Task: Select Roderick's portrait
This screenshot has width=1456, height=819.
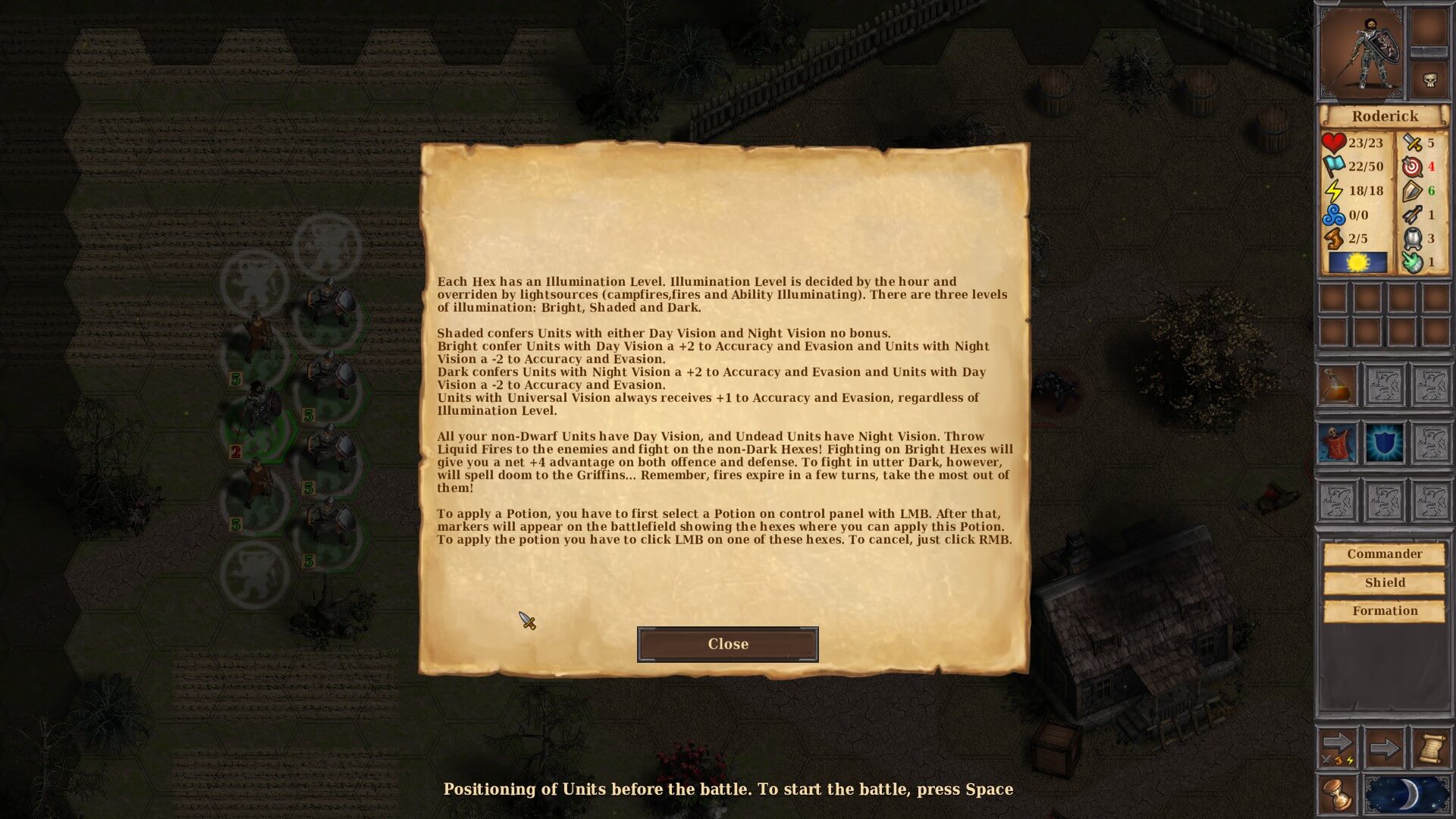Action: 1360,53
